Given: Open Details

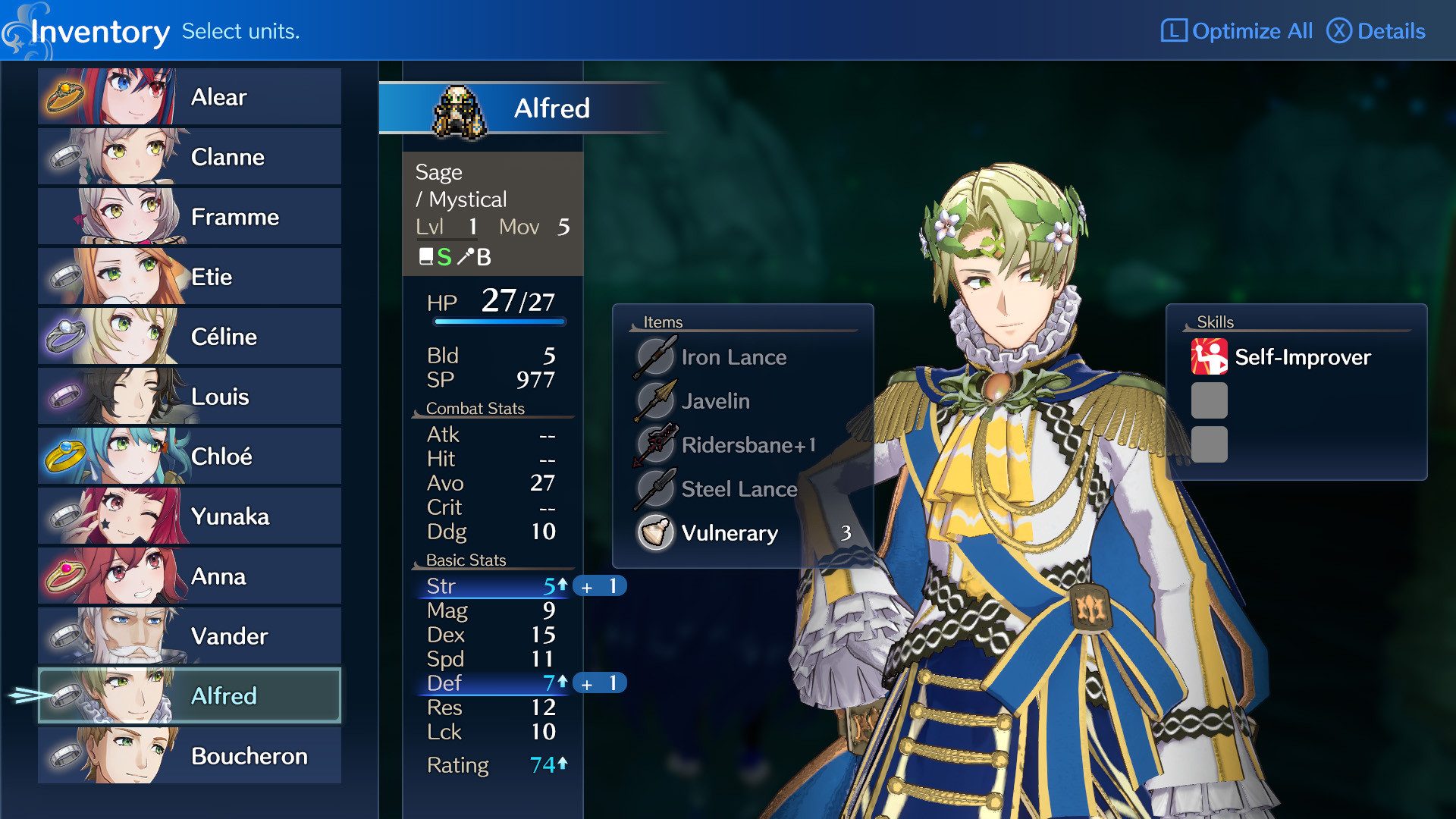Looking at the screenshot, I should (1376, 31).
